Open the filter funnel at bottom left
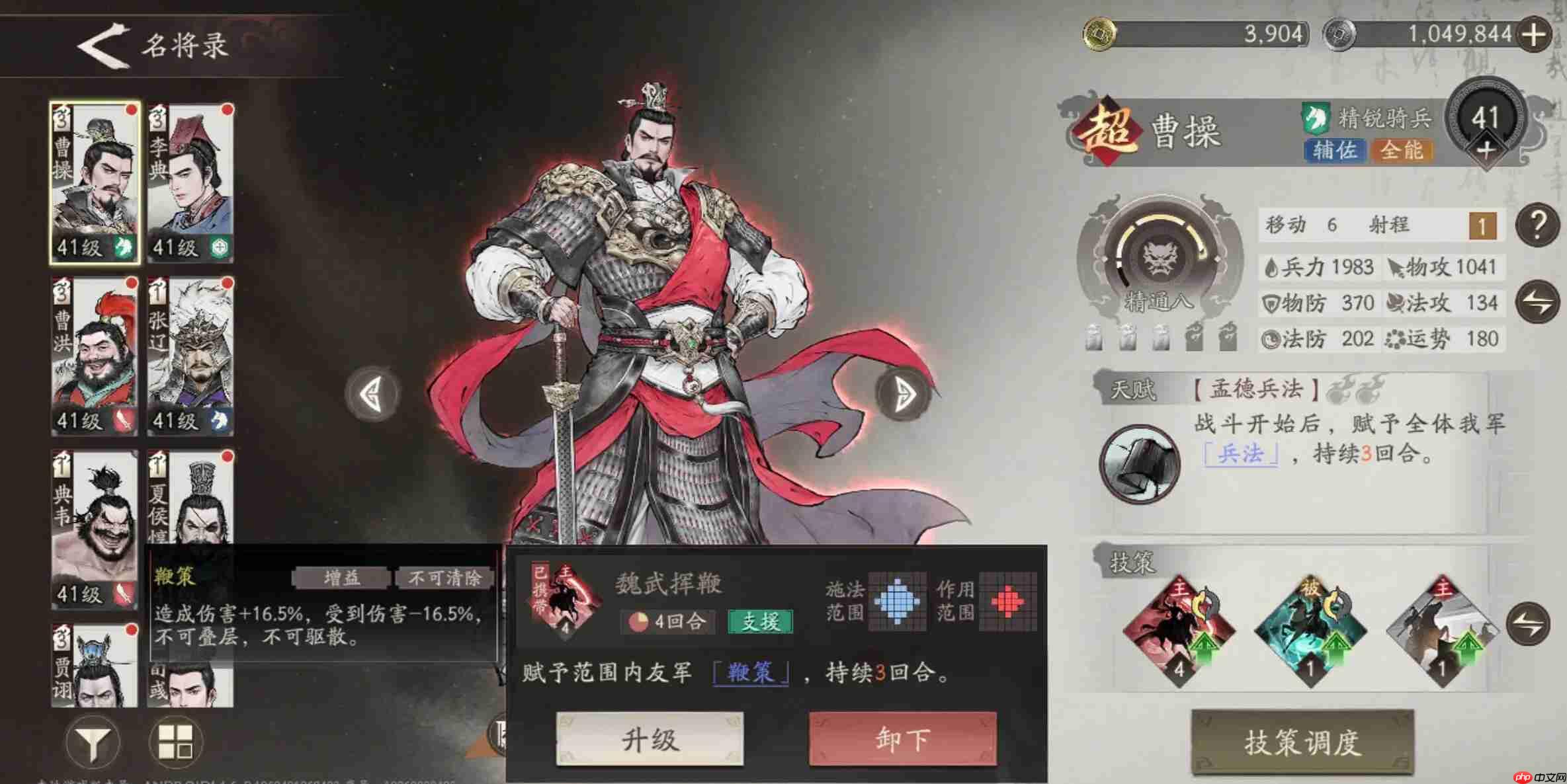The height and width of the screenshot is (784, 1567). click(x=93, y=740)
